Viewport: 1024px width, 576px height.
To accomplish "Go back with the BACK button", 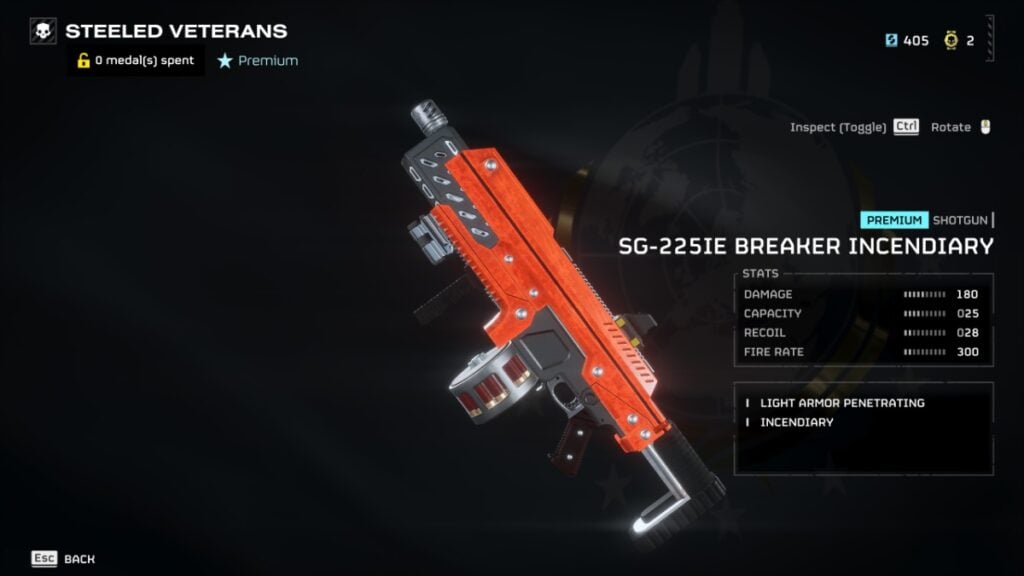I will (64, 559).
